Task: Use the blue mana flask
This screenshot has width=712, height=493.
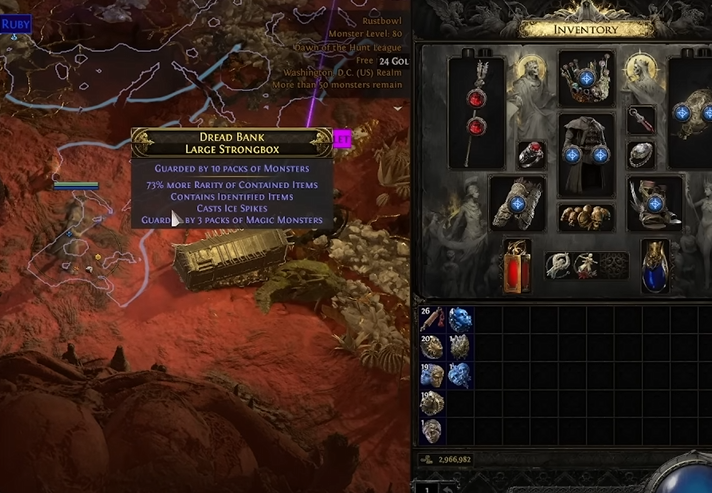Action: click(654, 265)
